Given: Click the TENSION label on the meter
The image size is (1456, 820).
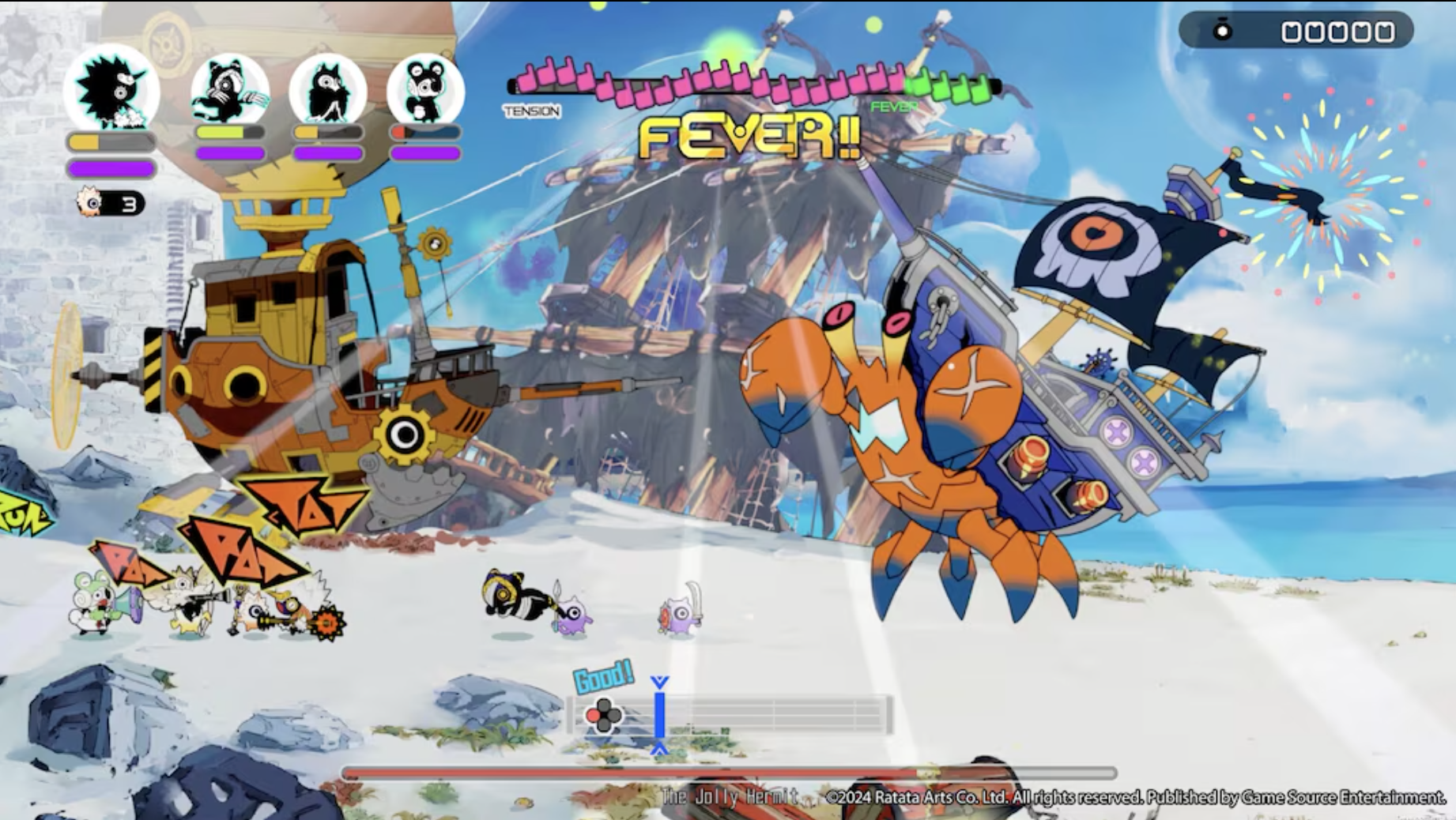Looking at the screenshot, I should (533, 113).
